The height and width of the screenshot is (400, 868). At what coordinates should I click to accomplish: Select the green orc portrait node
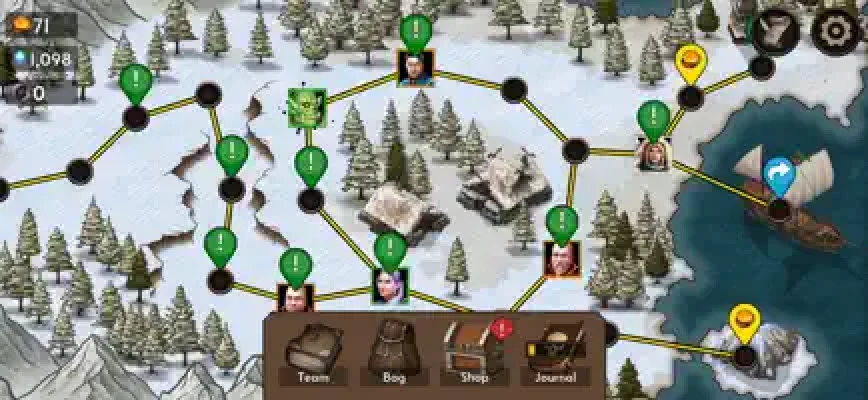pos(304,106)
